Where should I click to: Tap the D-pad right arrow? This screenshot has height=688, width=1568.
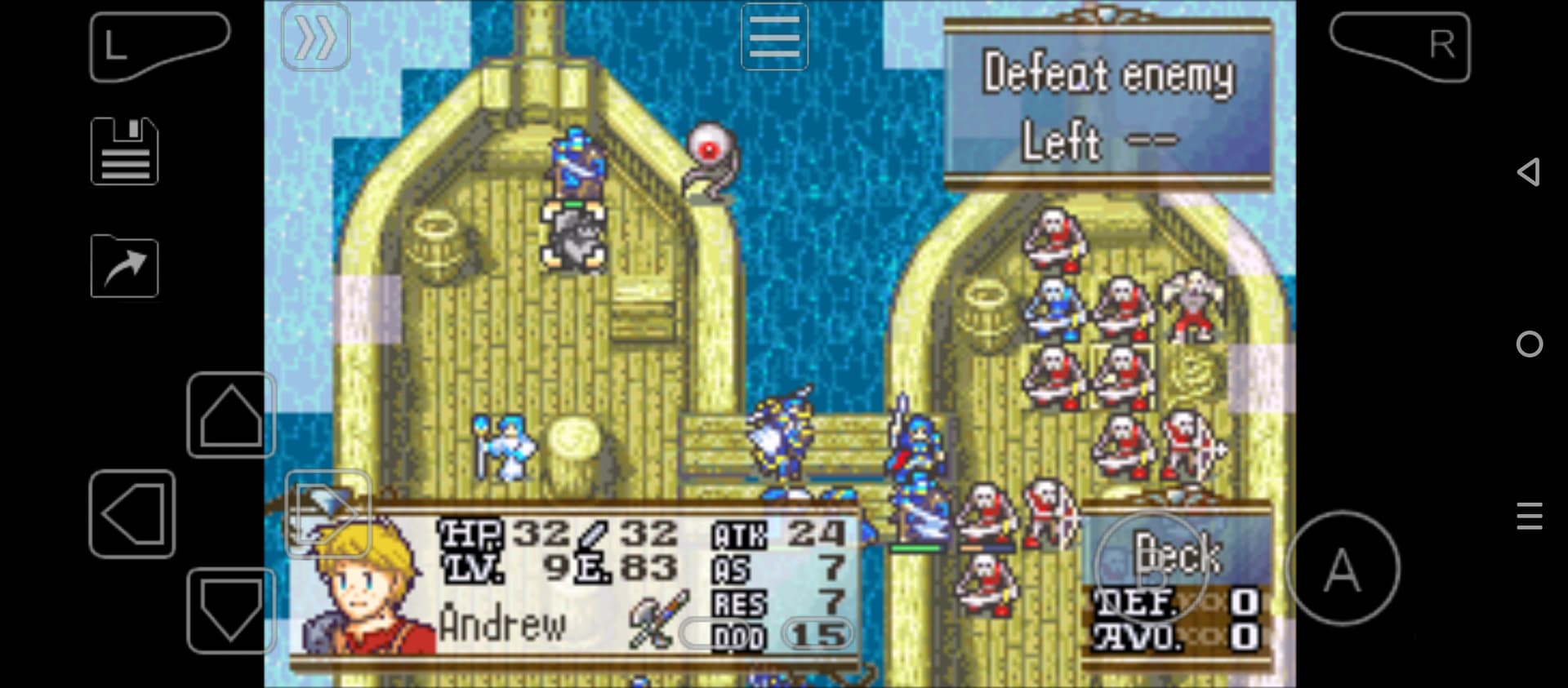pyautogui.click(x=327, y=514)
